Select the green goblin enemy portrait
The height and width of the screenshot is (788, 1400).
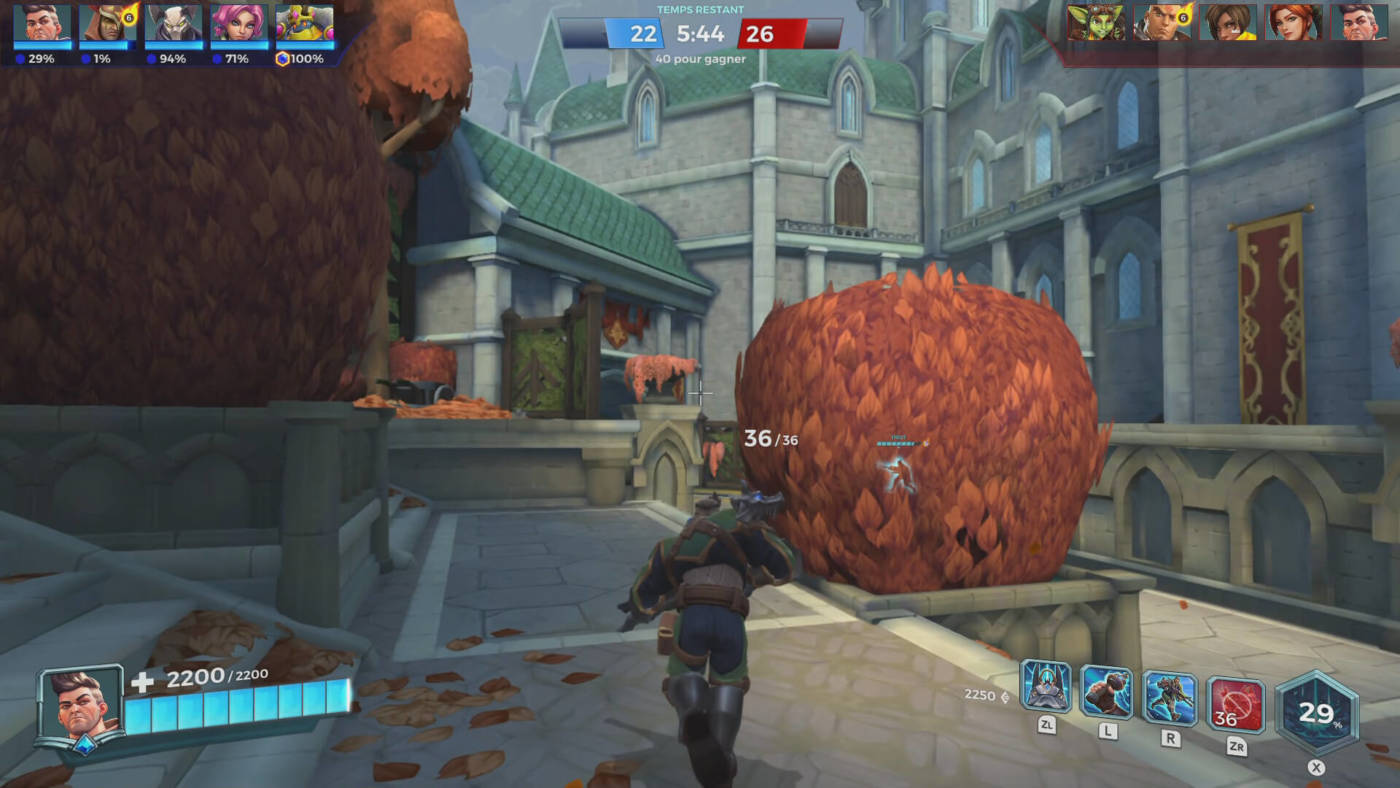click(1096, 22)
